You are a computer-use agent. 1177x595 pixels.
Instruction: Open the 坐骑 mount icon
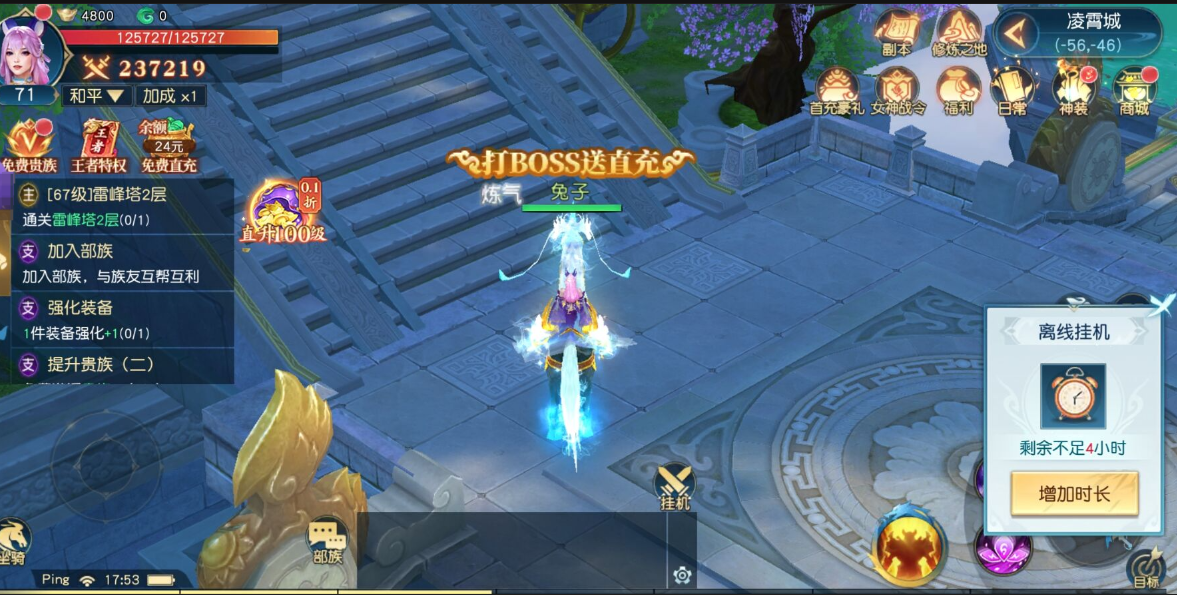pyautogui.click(x=13, y=540)
